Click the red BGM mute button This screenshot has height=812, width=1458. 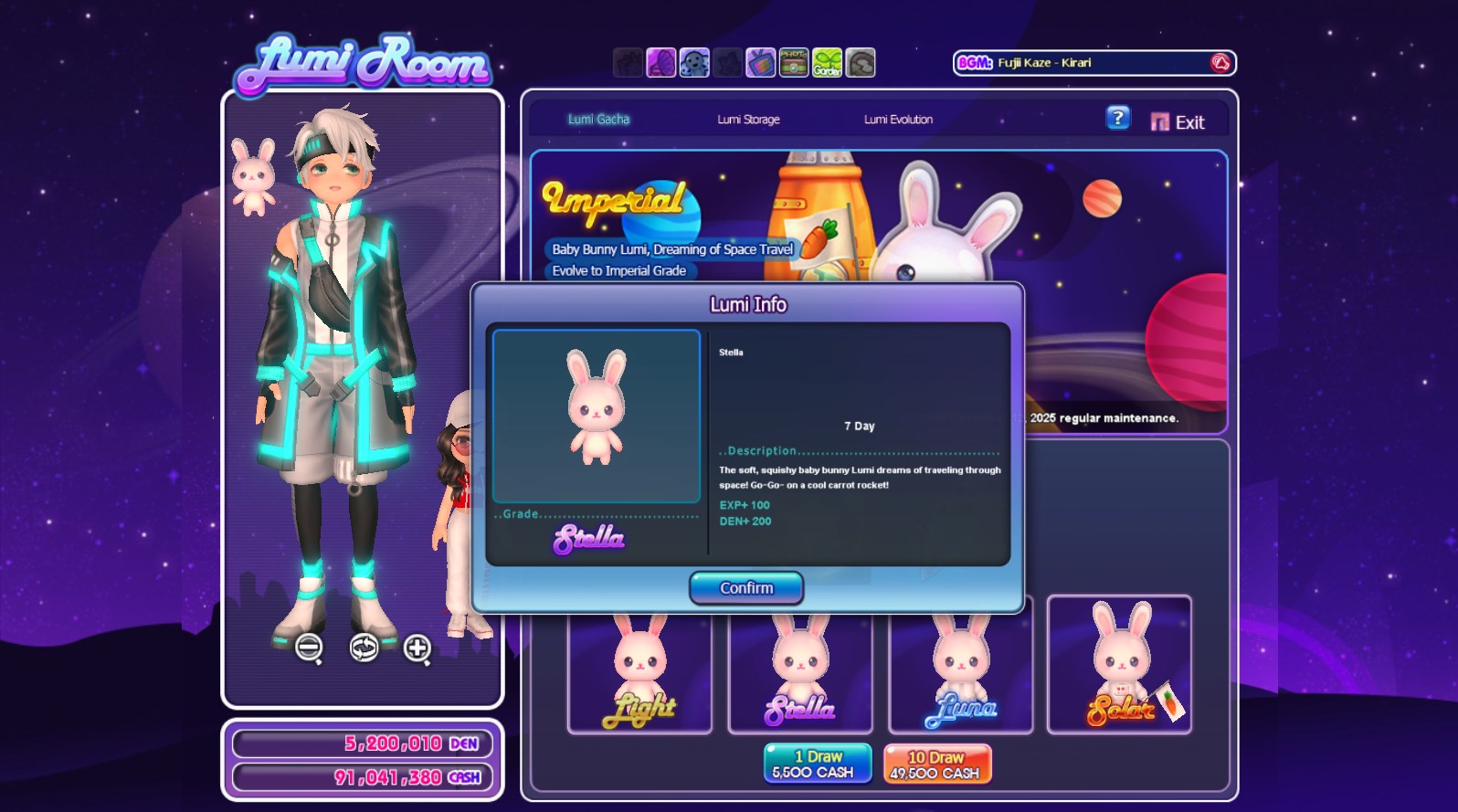click(x=1220, y=63)
